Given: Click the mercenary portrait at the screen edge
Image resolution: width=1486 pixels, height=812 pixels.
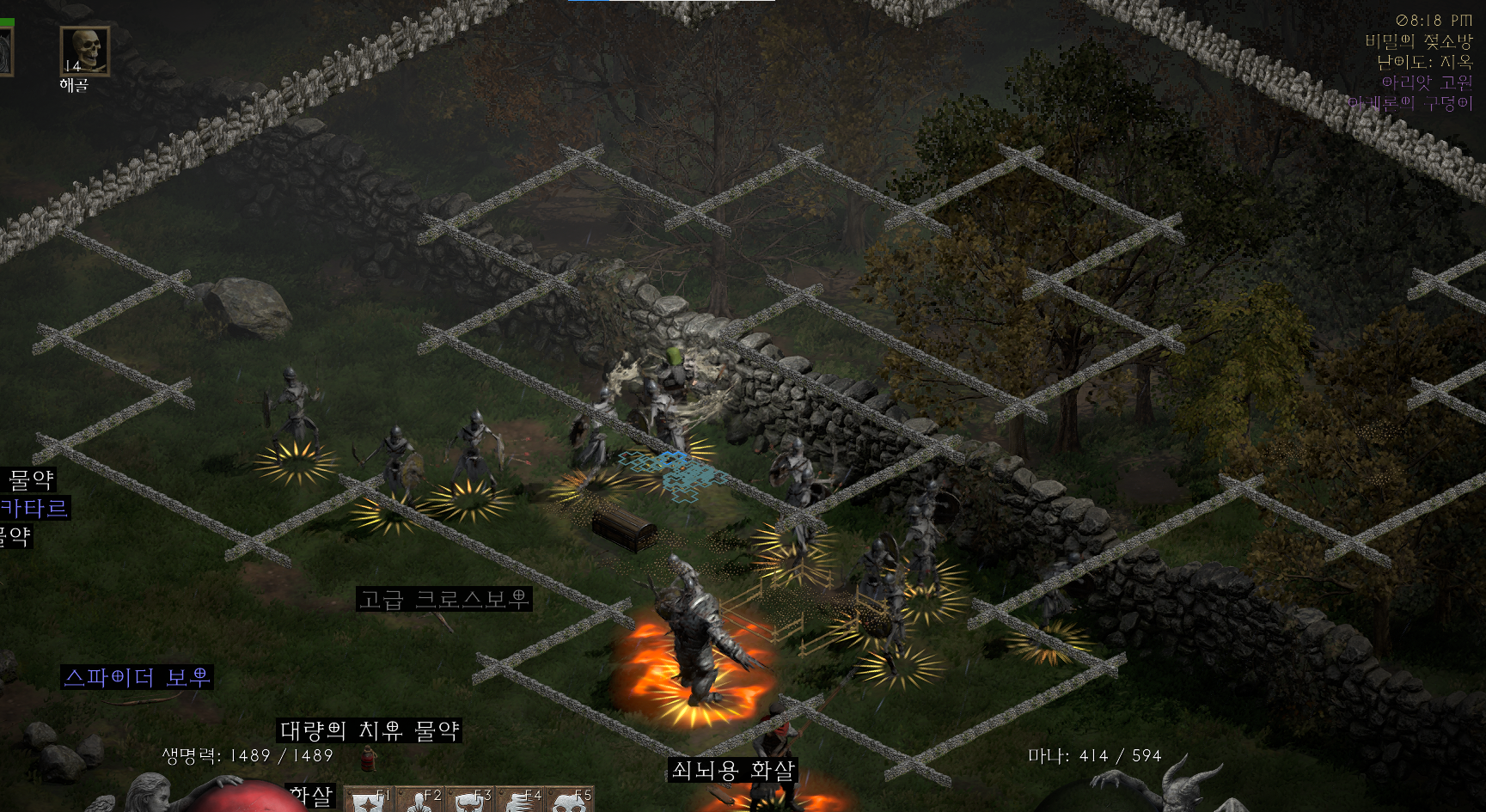Looking at the screenshot, I should click(5, 51).
